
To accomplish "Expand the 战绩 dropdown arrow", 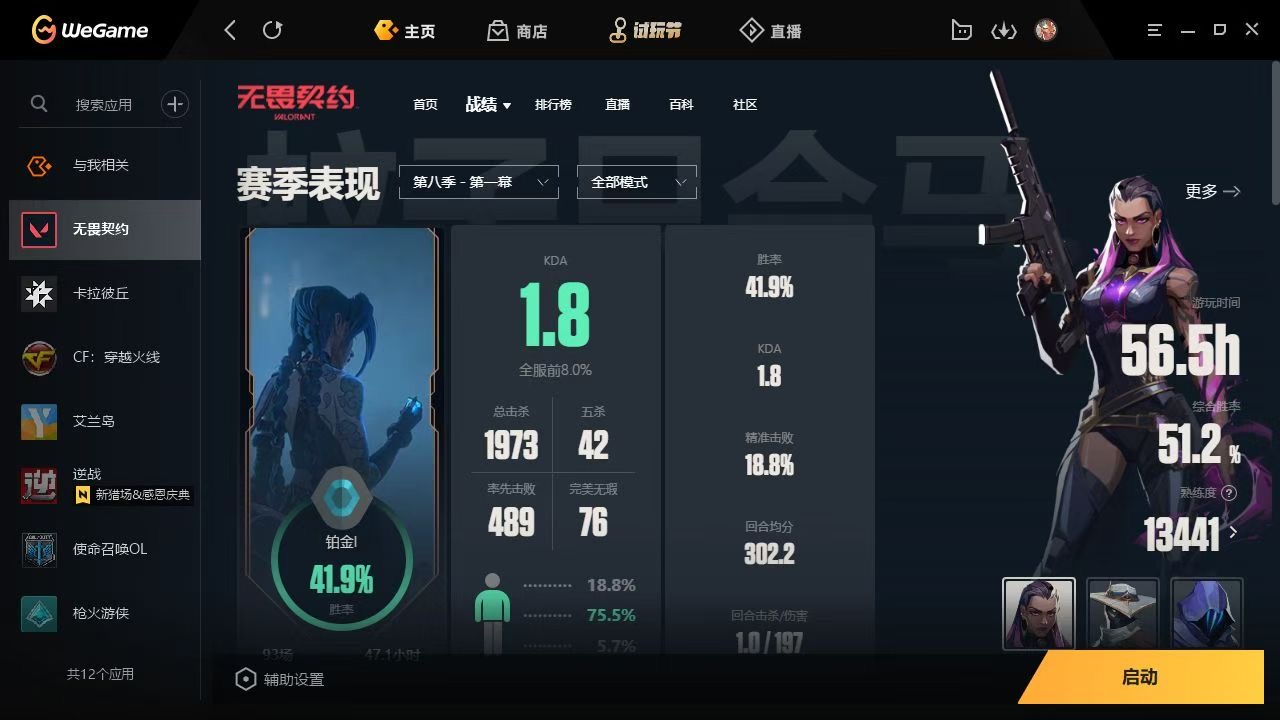I will (506, 104).
